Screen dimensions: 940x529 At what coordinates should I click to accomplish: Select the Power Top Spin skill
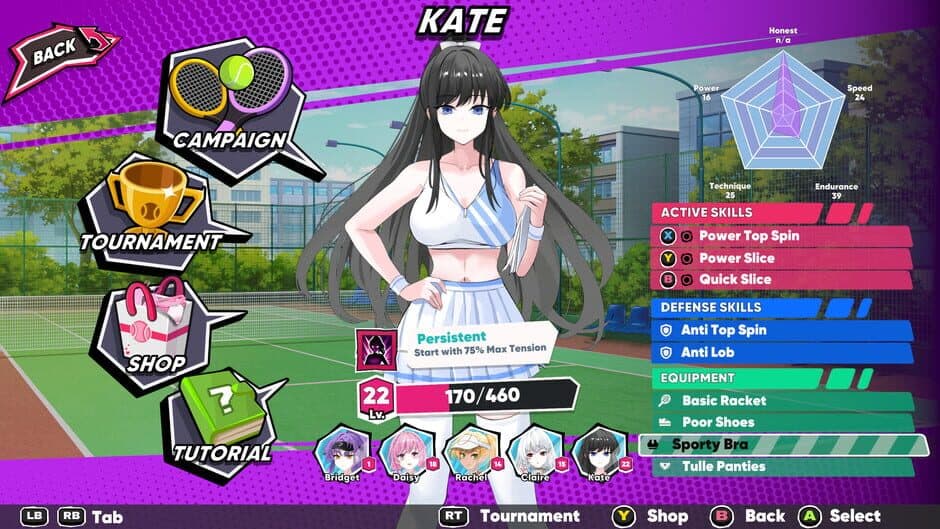pos(780,236)
